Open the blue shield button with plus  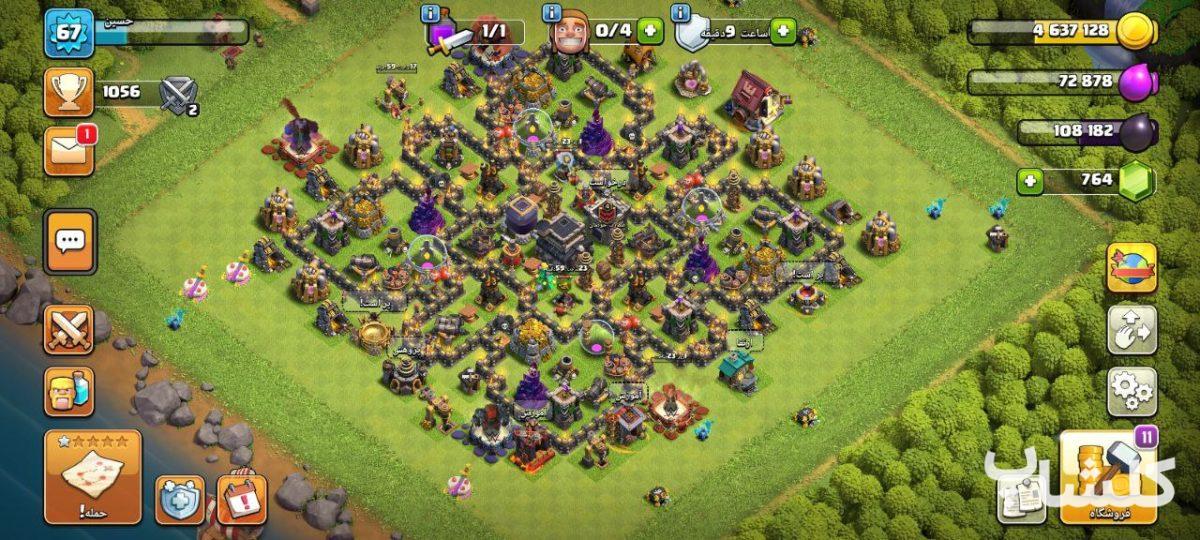click(x=180, y=499)
